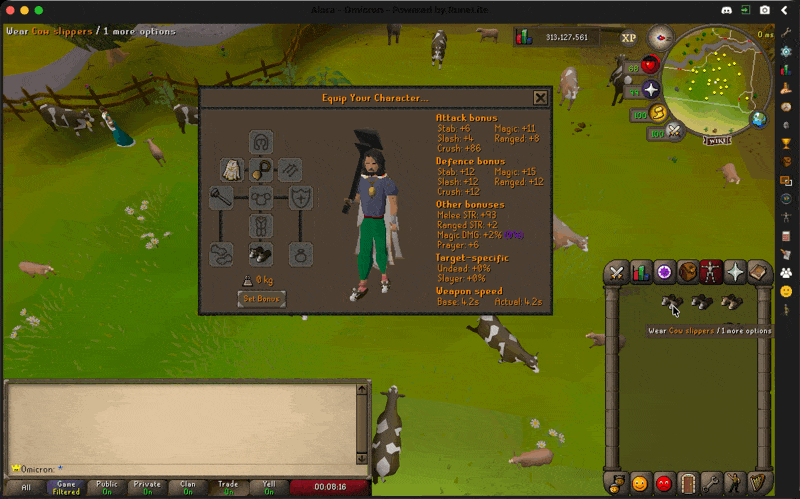Screen dimensions: 800x499
Task: Switch to the Skills tab
Action: click(640, 272)
